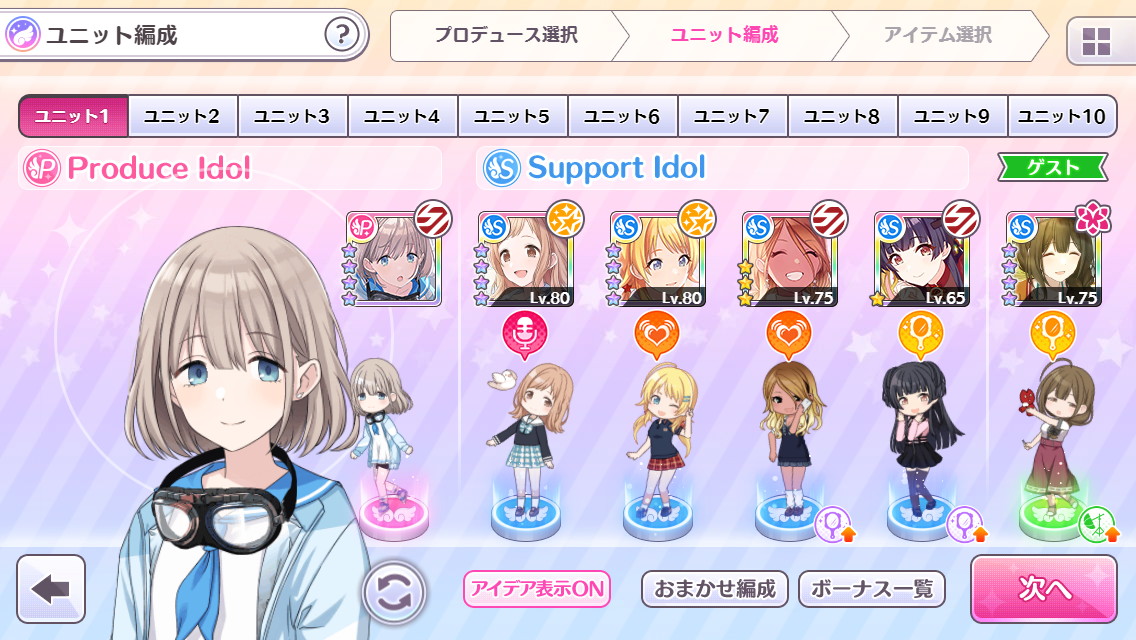Select the ユニット5 tab
Image resolution: width=1136 pixels, height=640 pixels.
click(x=513, y=117)
